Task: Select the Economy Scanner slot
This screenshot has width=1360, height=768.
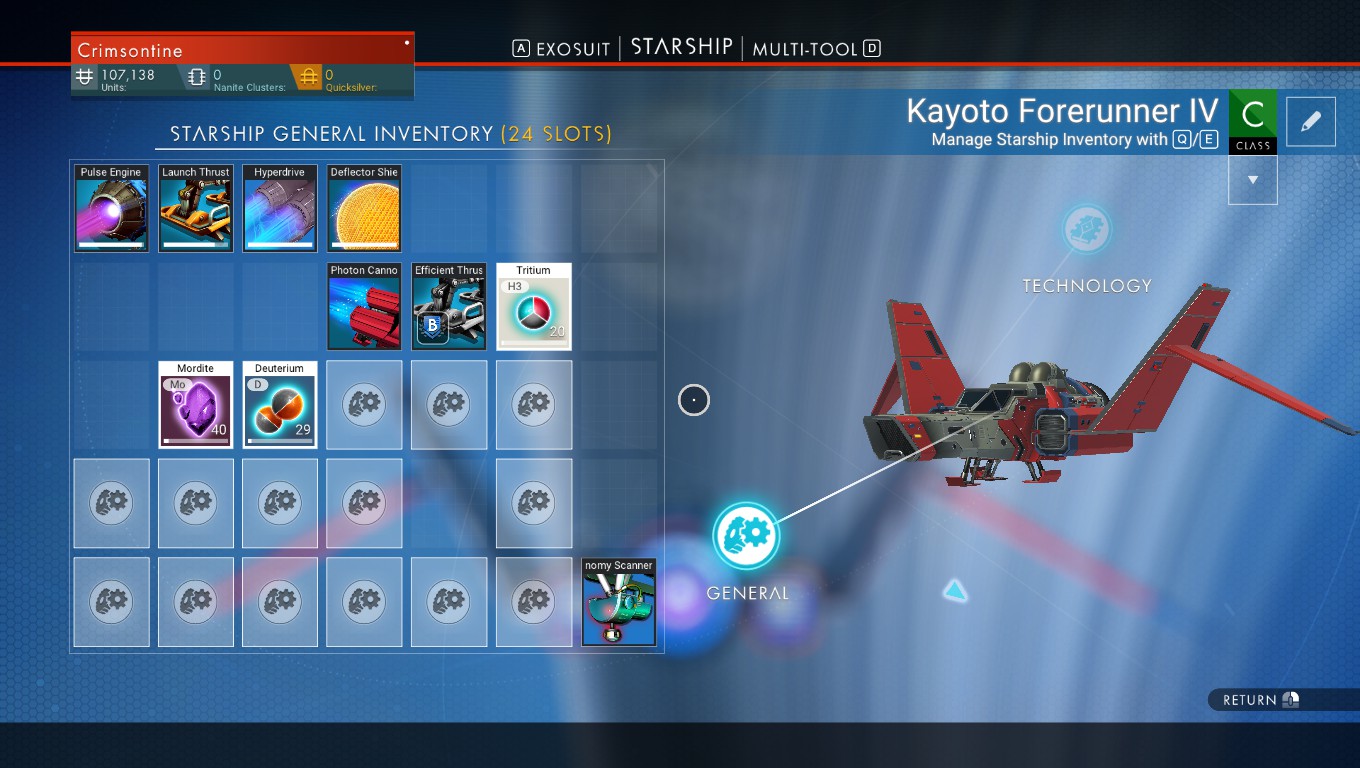Action: pyautogui.click(x=619, y=602)
